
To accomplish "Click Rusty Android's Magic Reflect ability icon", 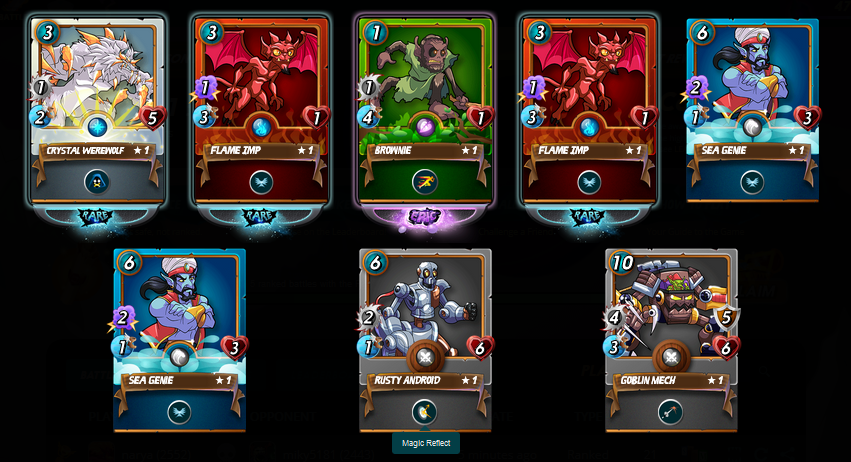I will 425,412.
